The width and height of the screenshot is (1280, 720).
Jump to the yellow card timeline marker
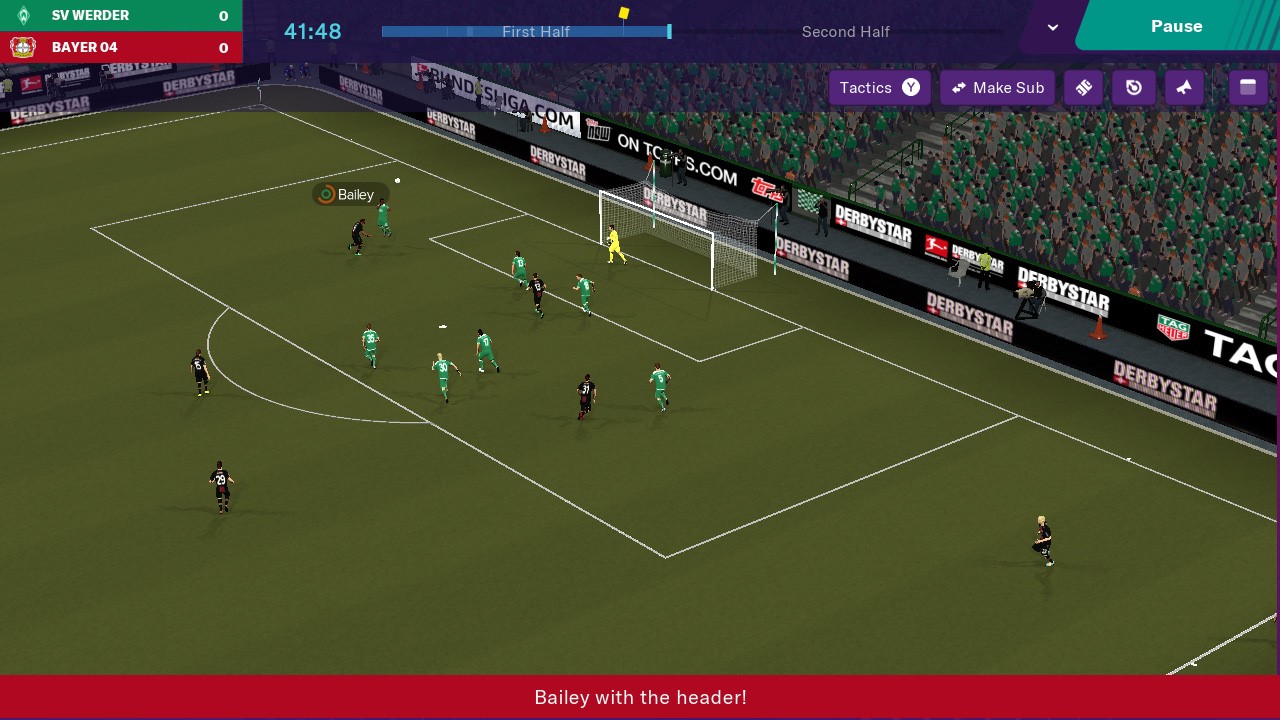(x=624, y=14)
